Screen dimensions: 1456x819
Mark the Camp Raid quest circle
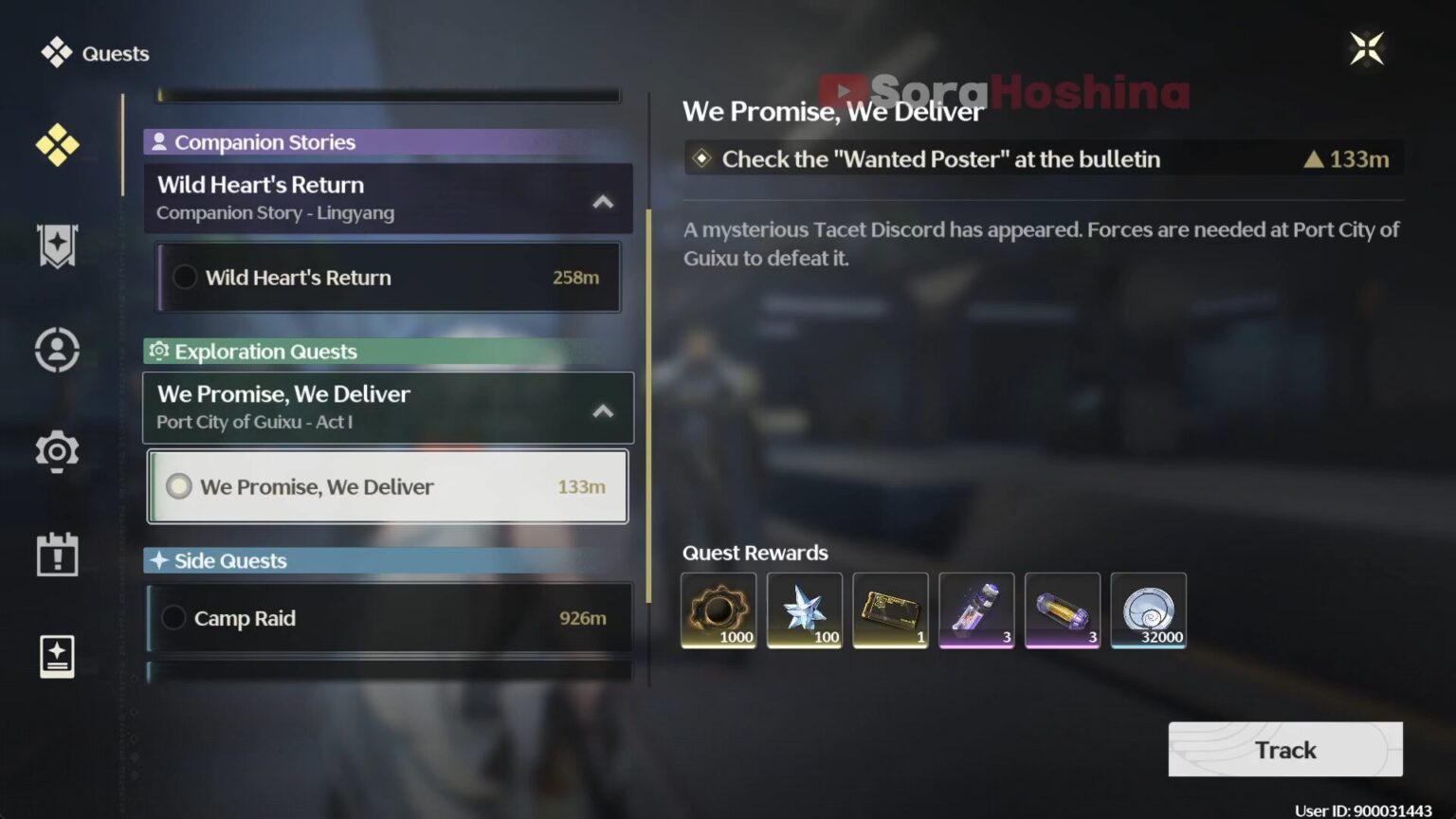point(174,617)
